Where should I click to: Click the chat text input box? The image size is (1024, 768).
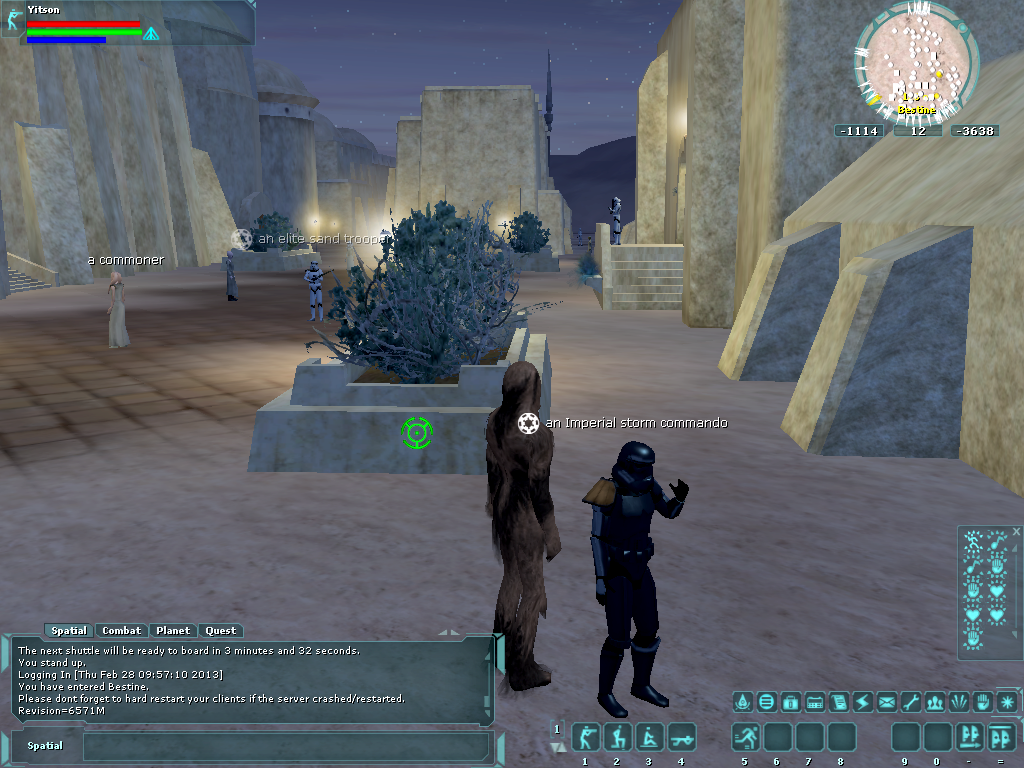pyautogui.click(x=285, y=746)
